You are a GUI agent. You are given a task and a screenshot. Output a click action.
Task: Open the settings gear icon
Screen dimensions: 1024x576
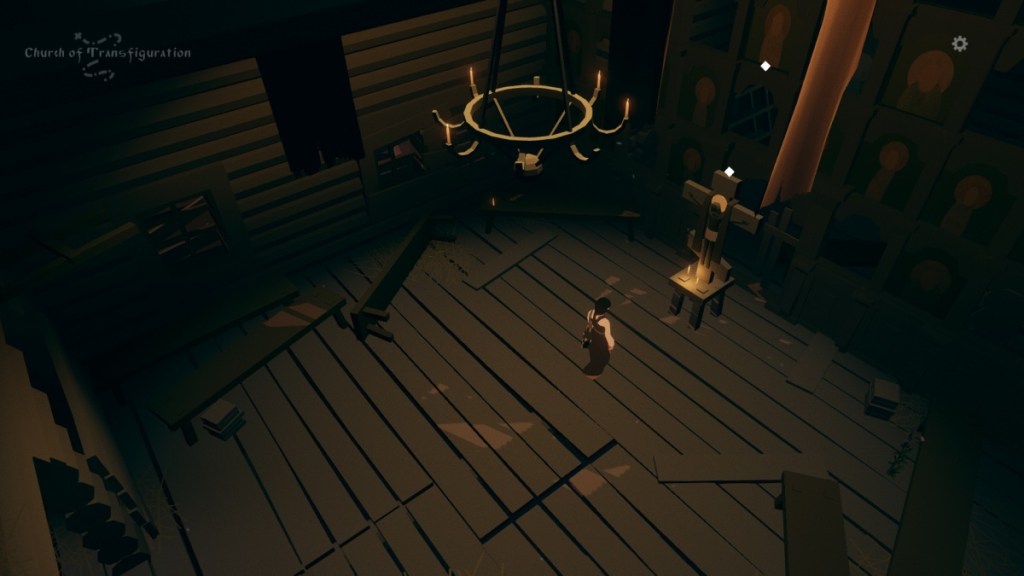tap(960, 44)
